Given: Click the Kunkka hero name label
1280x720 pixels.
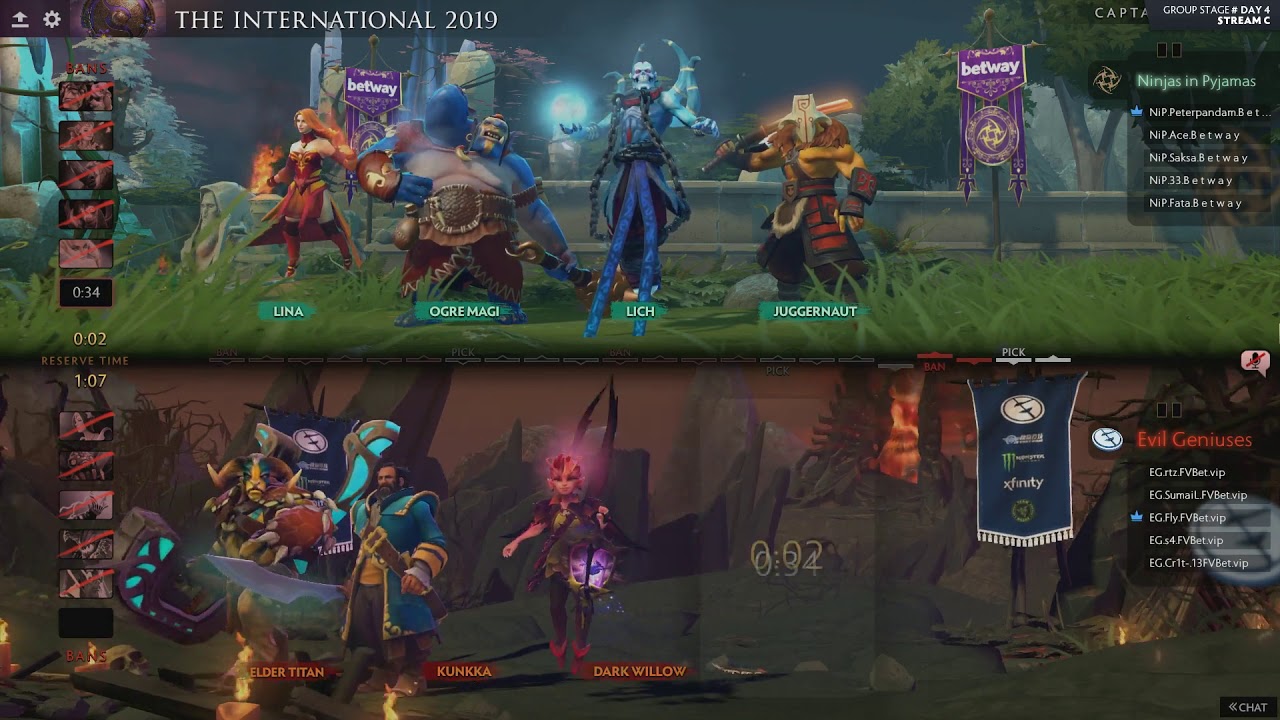Looking at the screenshot, I should pos(464,671).
